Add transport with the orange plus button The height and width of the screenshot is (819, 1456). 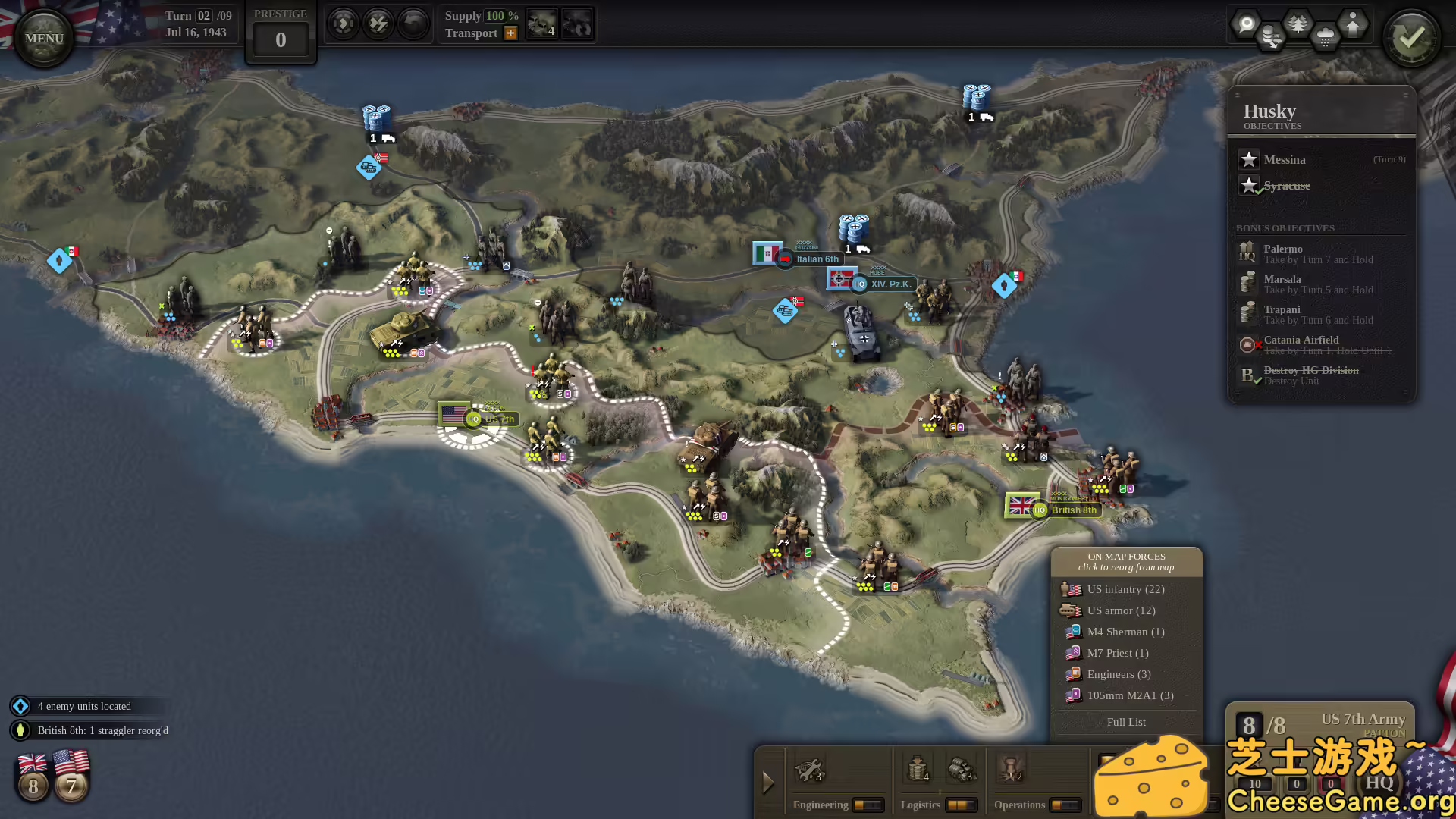coord(510,33)
